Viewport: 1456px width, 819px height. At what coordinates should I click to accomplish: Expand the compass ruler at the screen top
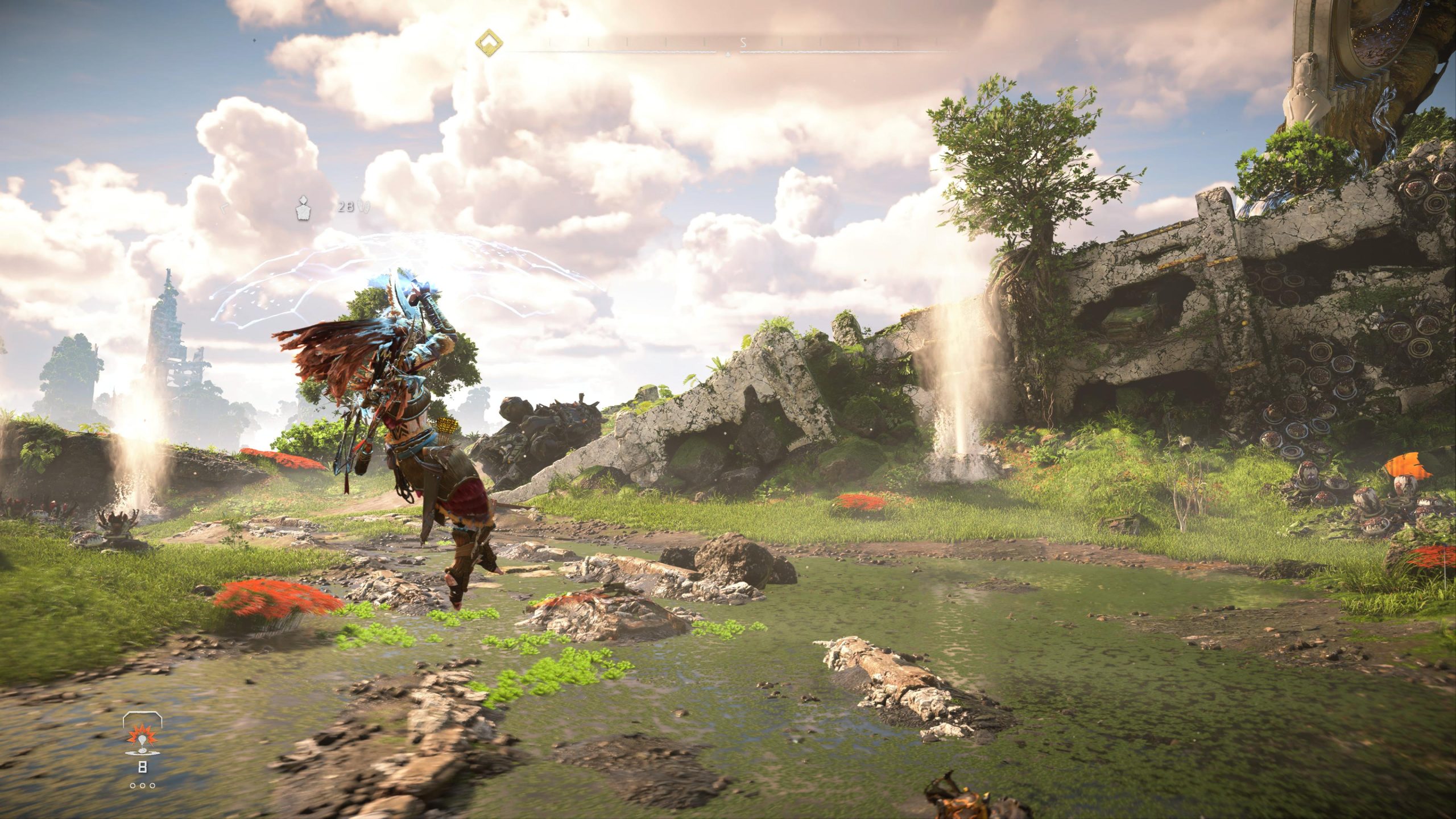(x=728, y=42)
